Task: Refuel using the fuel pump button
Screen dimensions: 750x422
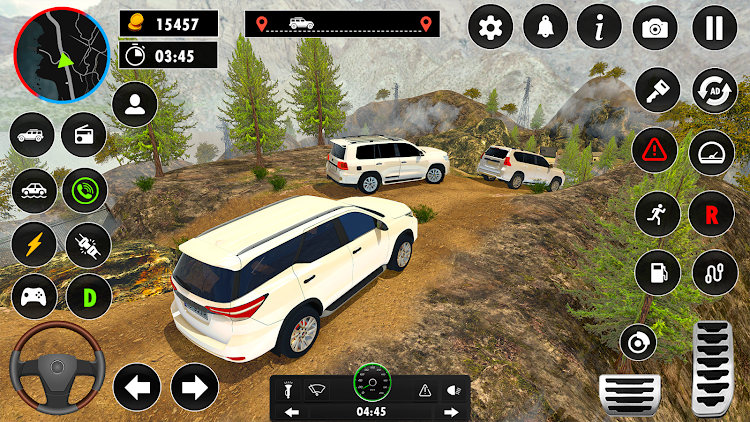Action: (x=657, y=272)
